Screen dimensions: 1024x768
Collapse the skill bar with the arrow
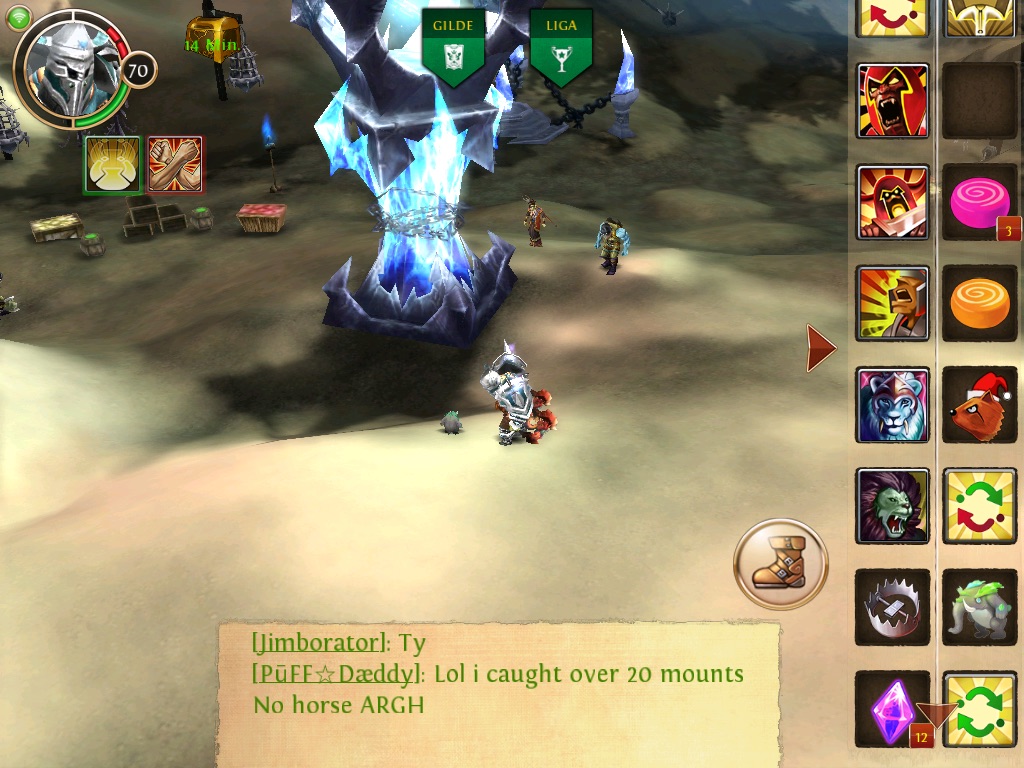[x=821, y=348]
